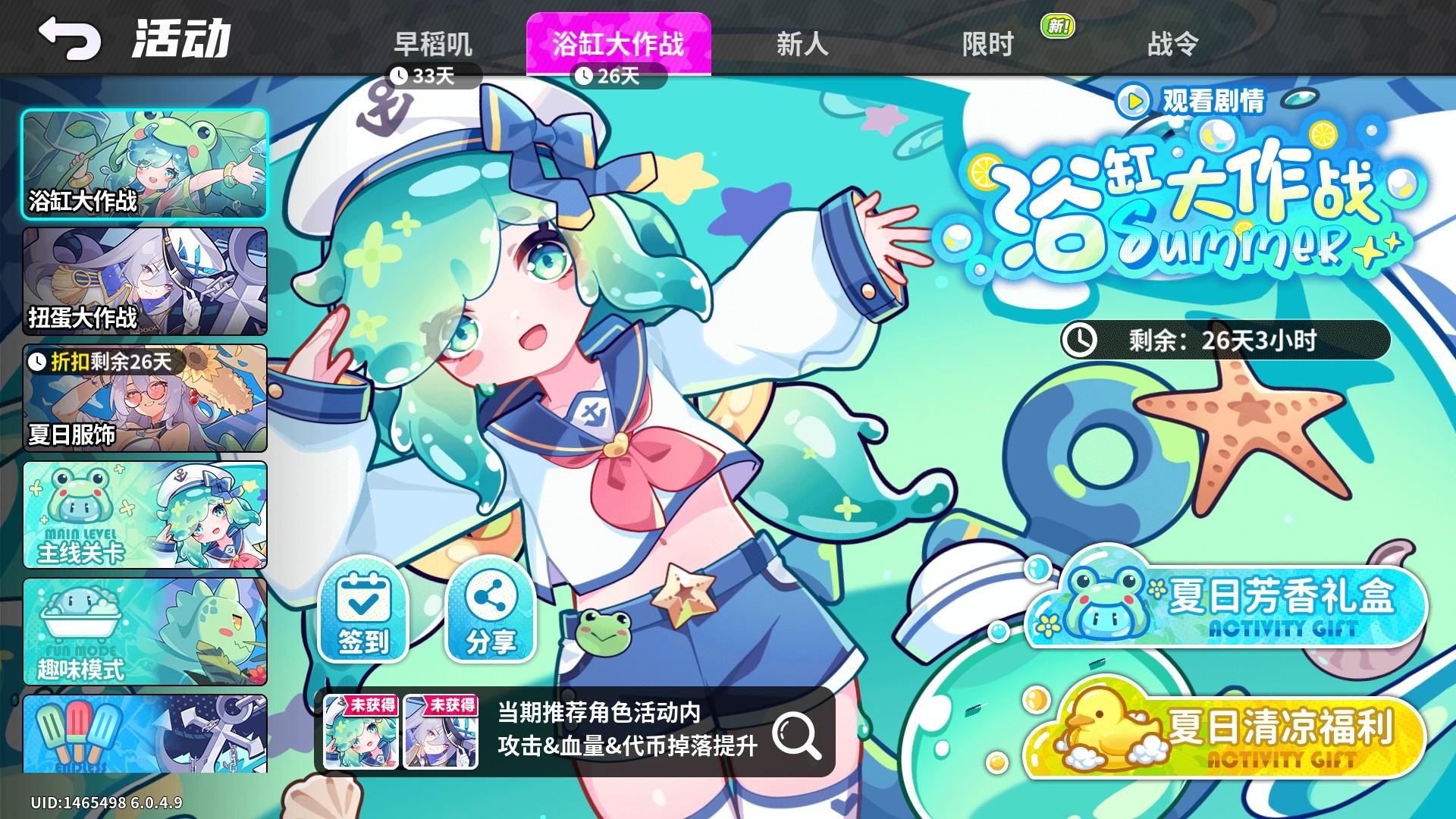Switch to the 早稻叽 tab

click(x=432, y=43)
